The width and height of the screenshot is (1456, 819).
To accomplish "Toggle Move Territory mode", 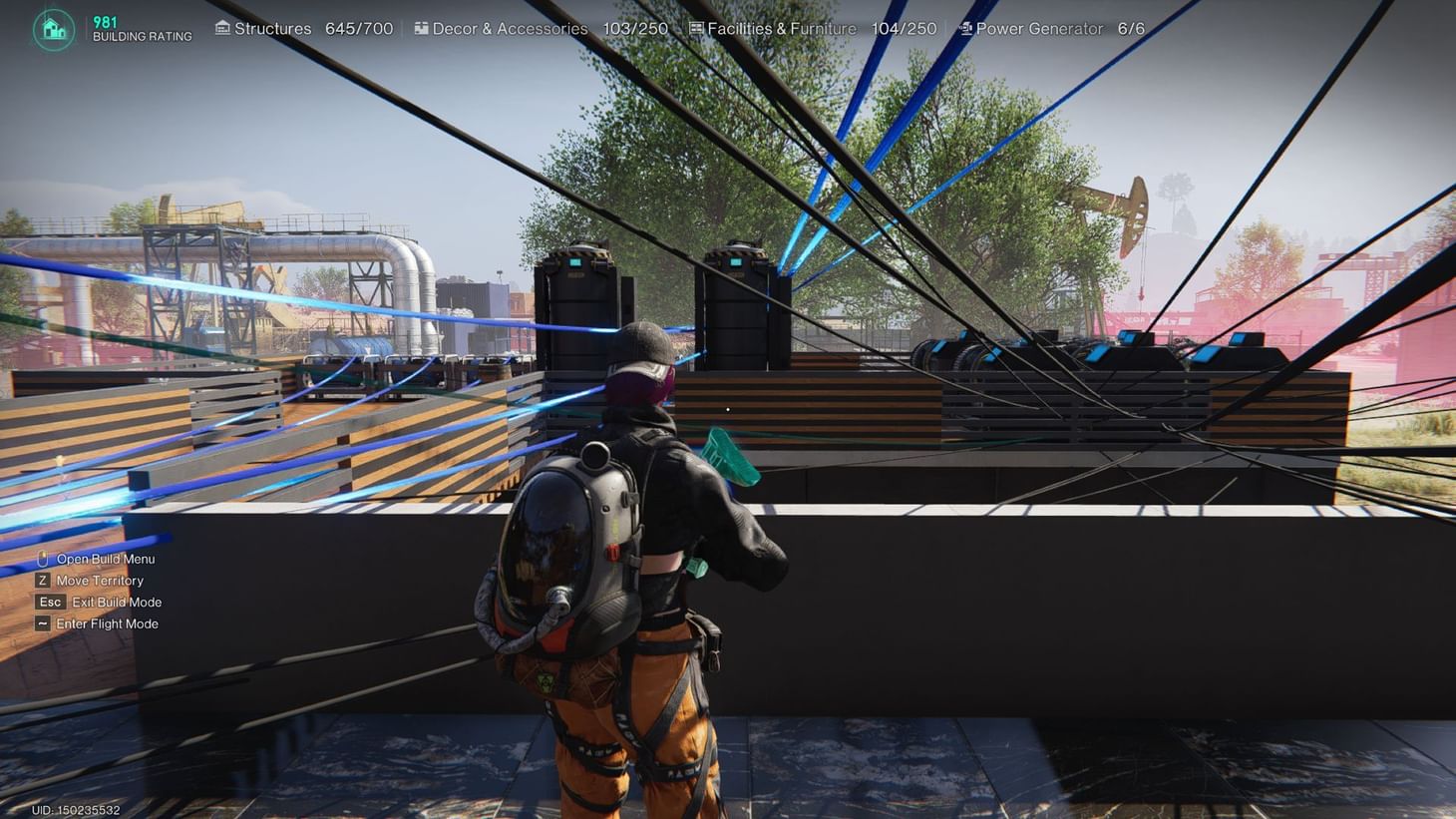I will (100, 580).
